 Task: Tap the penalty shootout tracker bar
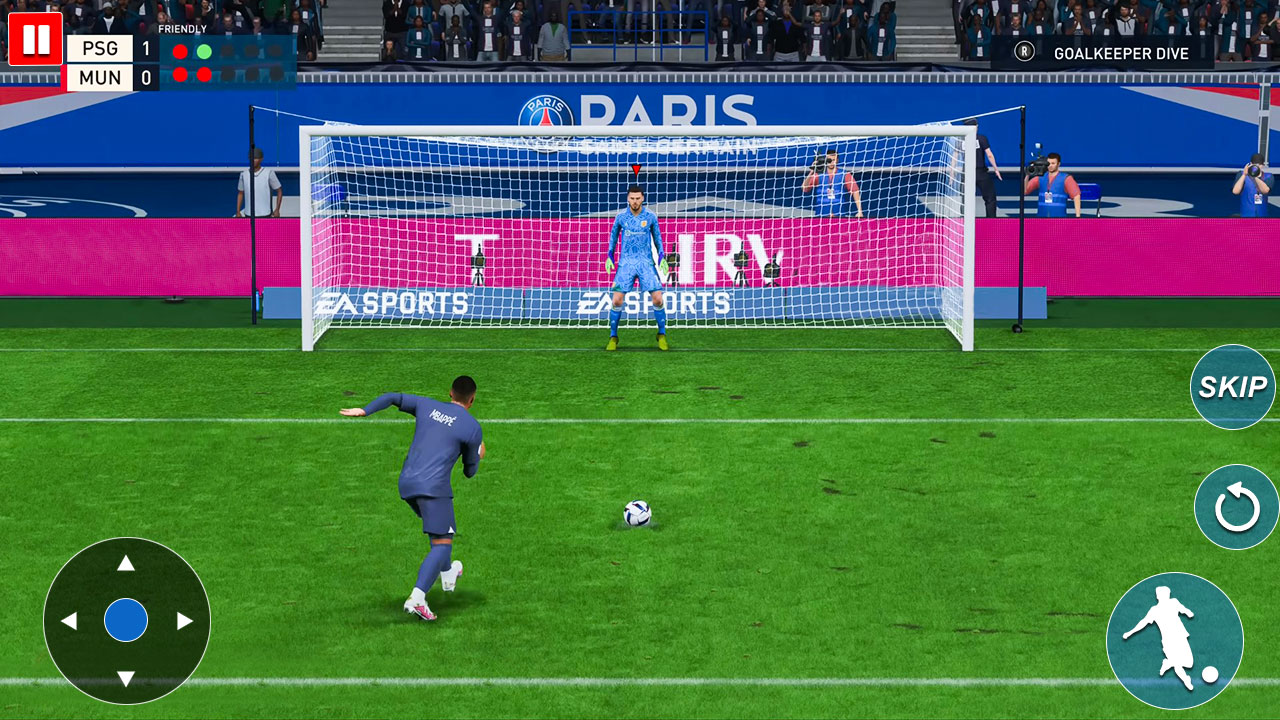pyautogui.click(x=230, y=60)
